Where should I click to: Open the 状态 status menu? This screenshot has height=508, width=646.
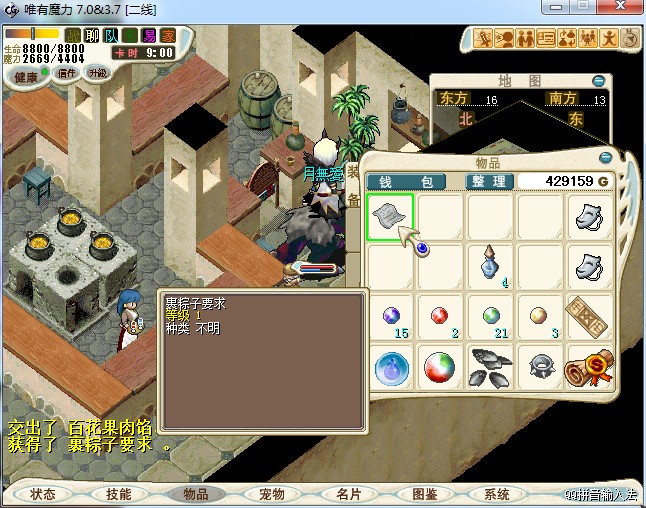tap(43, 494)
